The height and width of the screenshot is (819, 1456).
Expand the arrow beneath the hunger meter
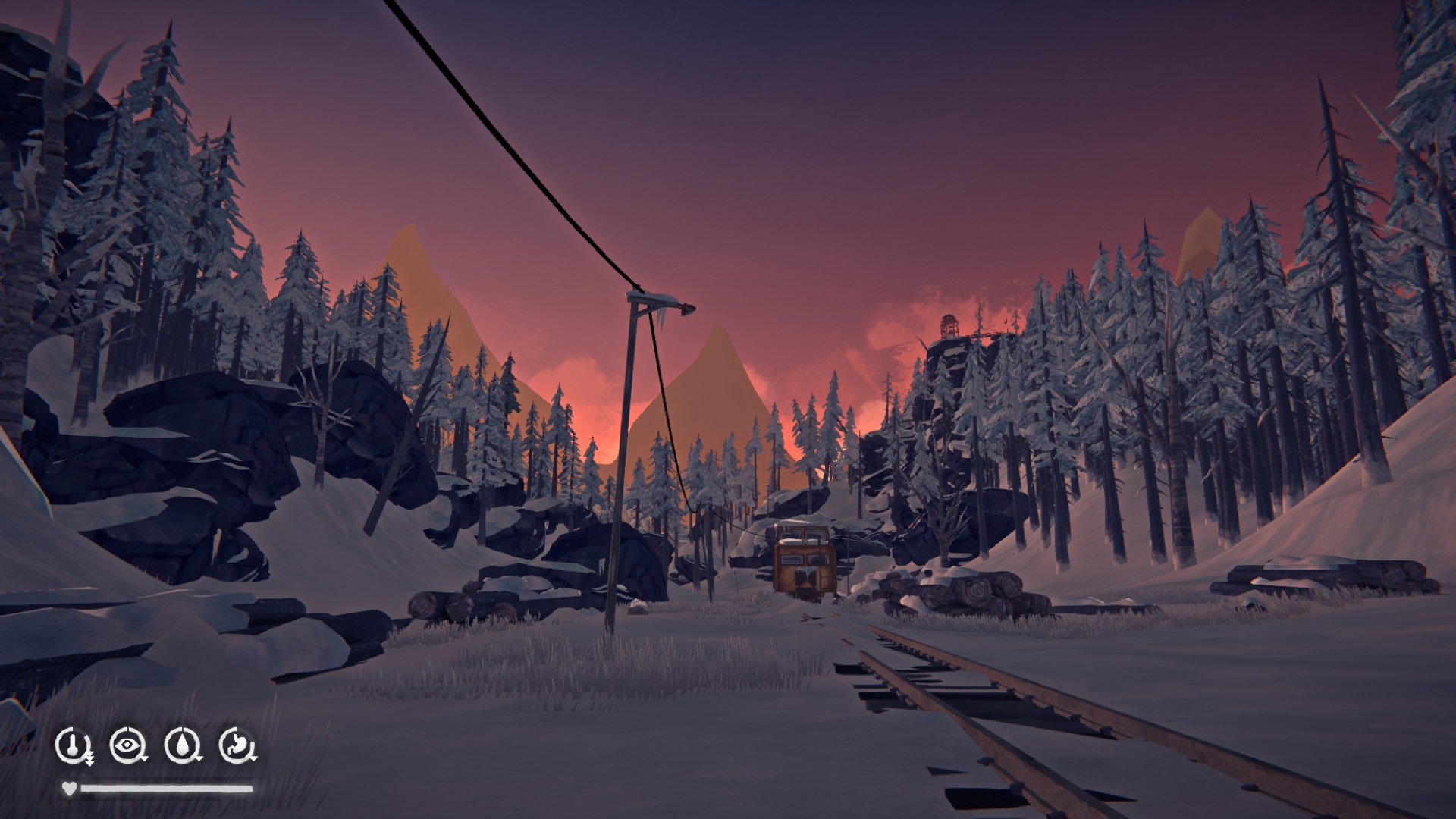(x=253, y=758)
